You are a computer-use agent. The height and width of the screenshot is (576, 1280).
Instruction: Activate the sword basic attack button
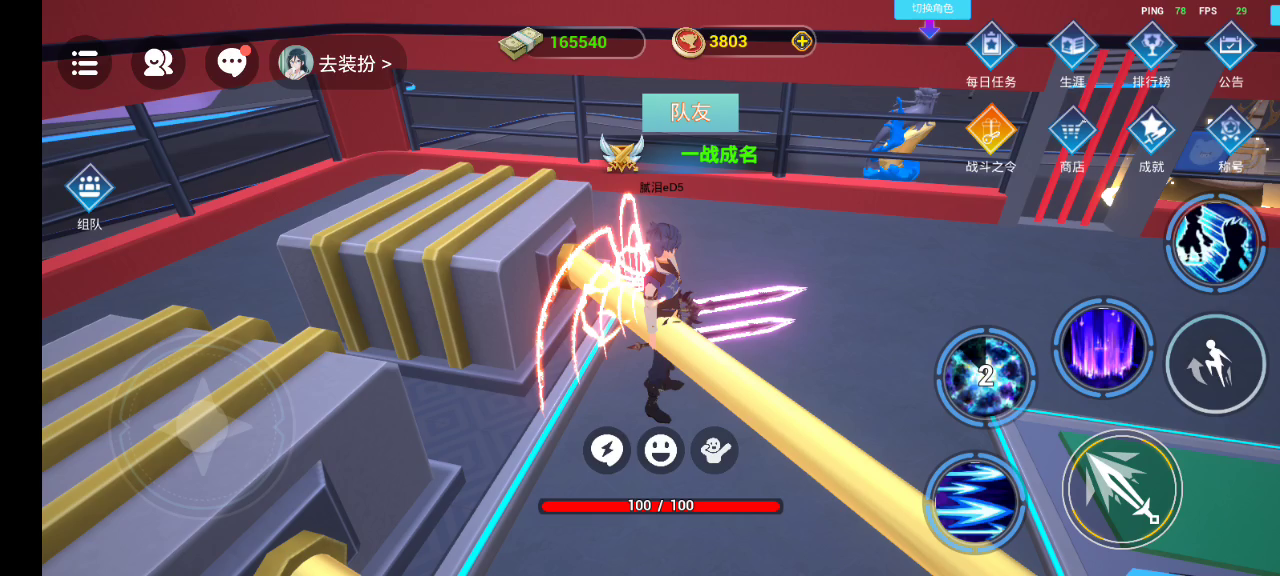[1122, 489]
